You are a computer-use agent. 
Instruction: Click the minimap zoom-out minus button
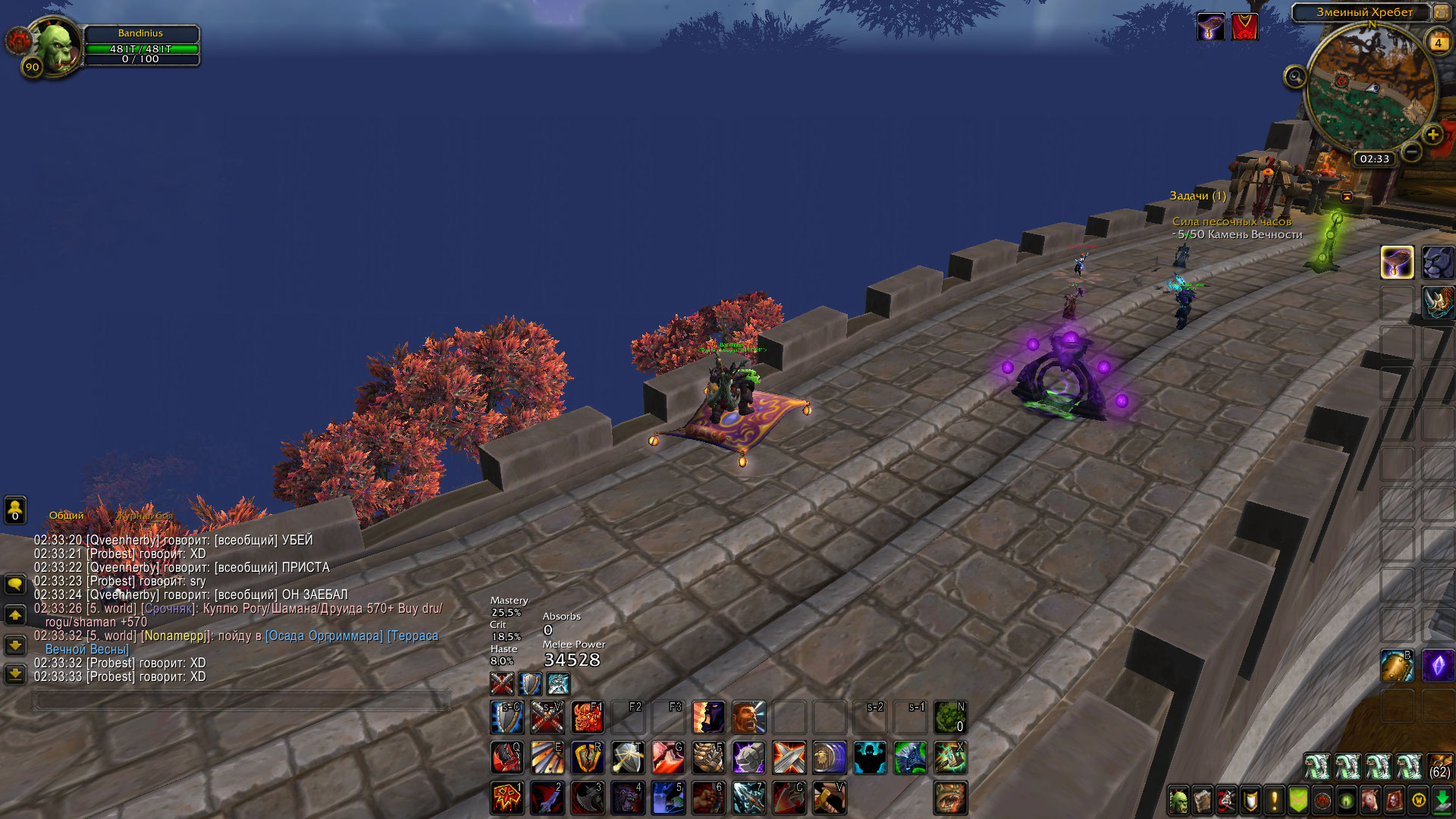(1411, 152)
